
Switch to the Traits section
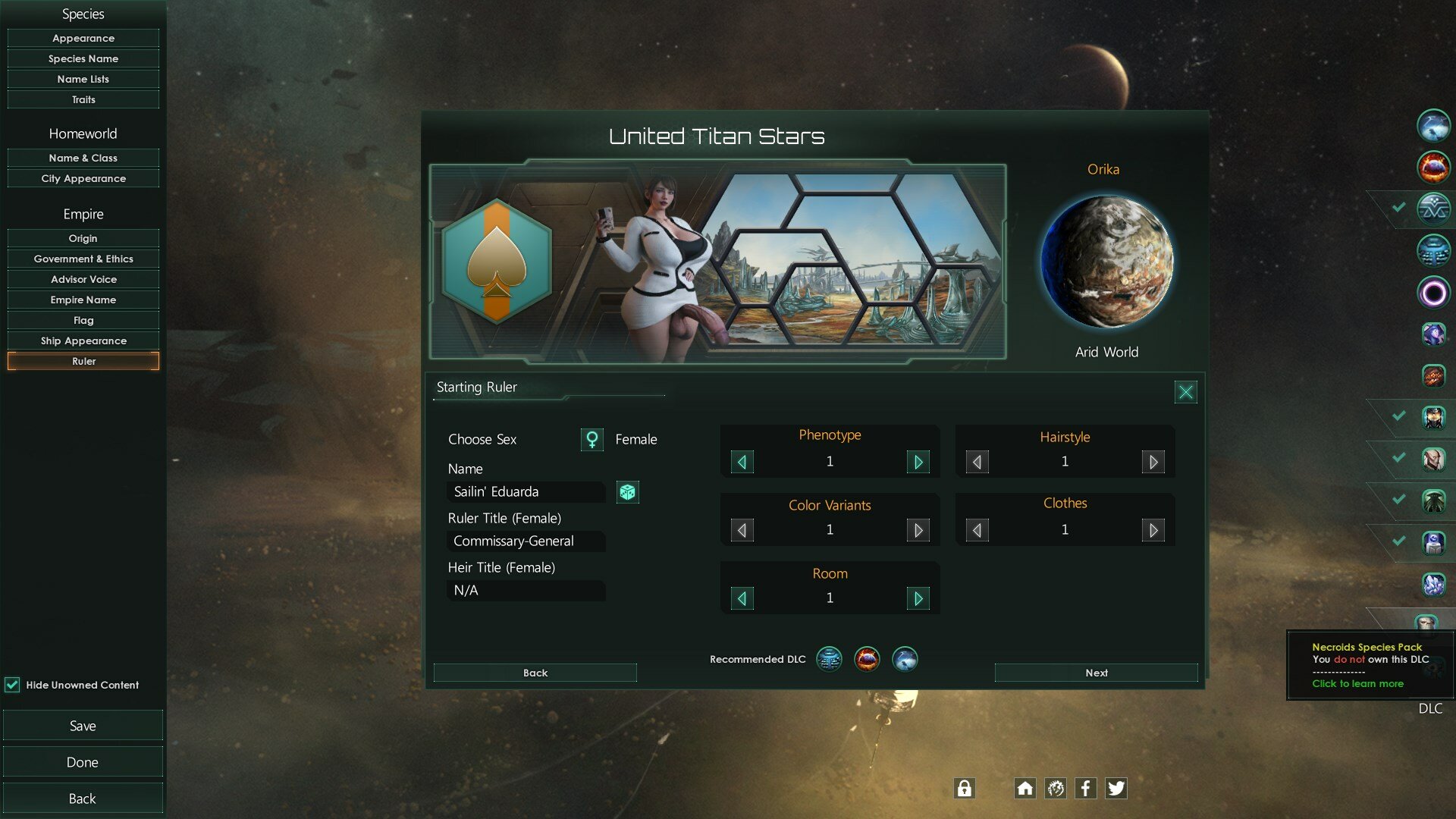[83, 99]
